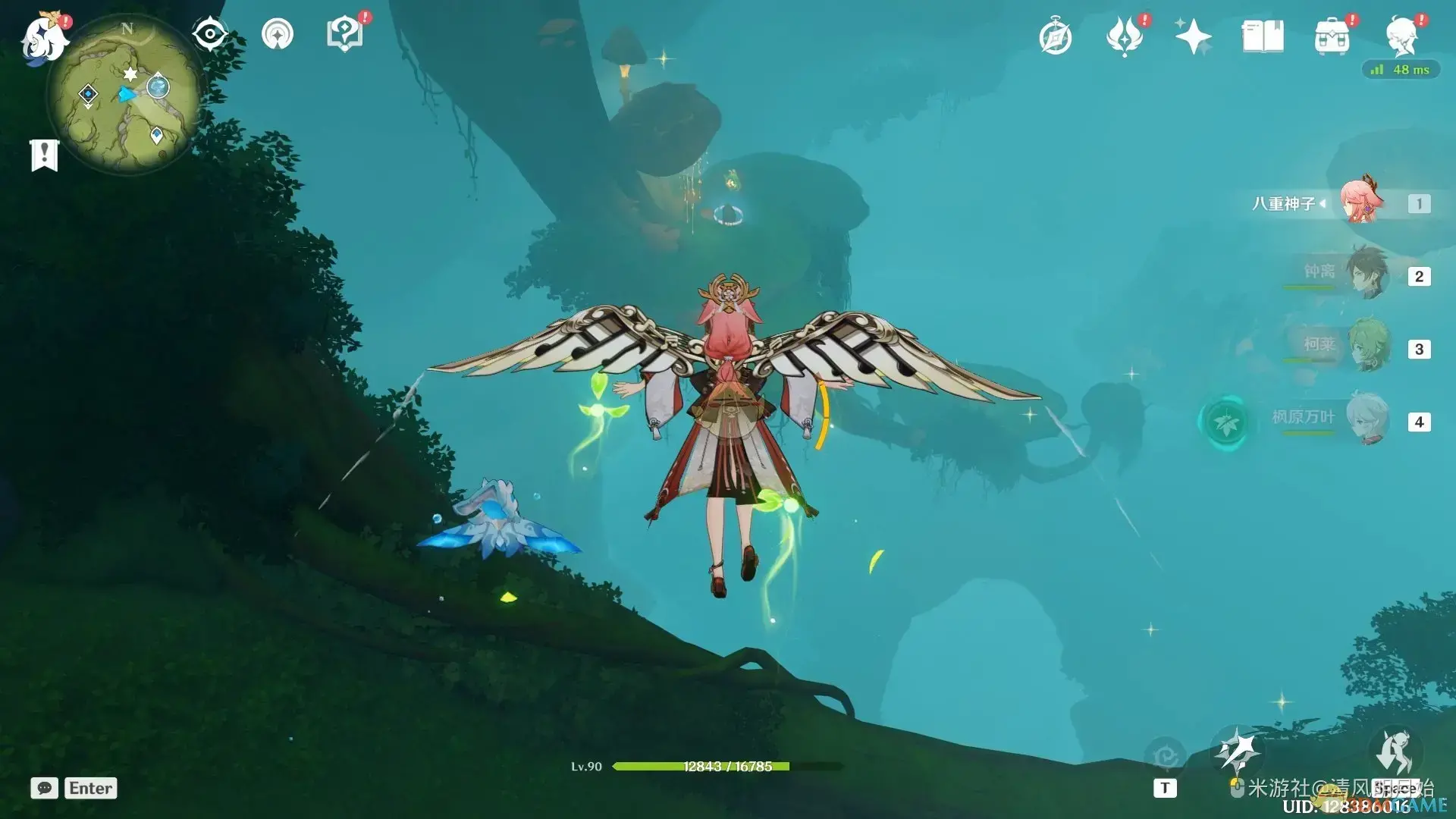The height and width of the screenshot is (819, 1456).
Task: Open the character profile screen
Action: pos(1402,37)
